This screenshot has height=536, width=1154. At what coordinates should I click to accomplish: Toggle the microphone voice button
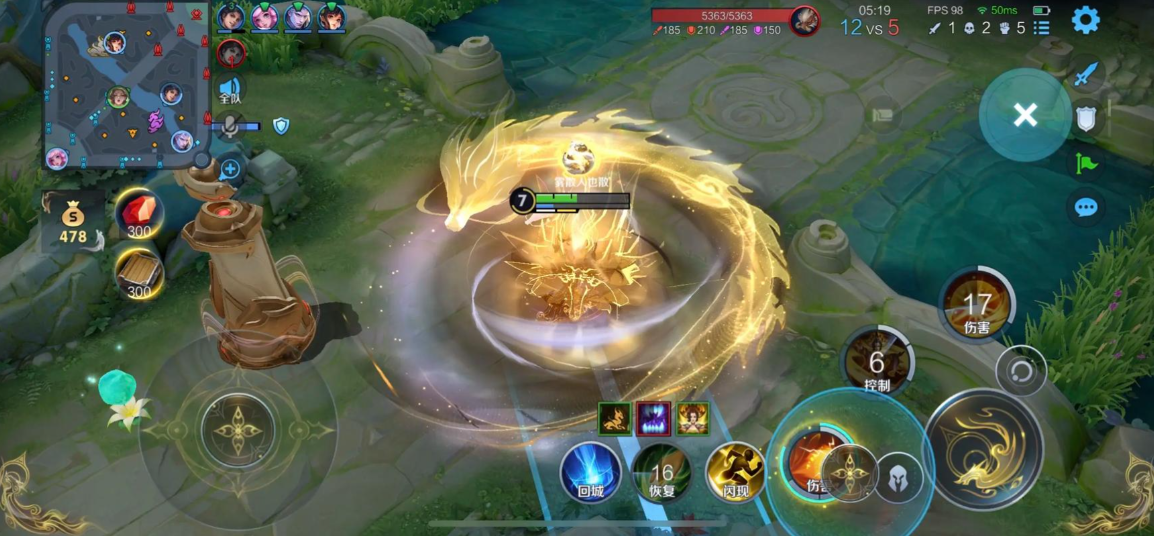(231, 126)
